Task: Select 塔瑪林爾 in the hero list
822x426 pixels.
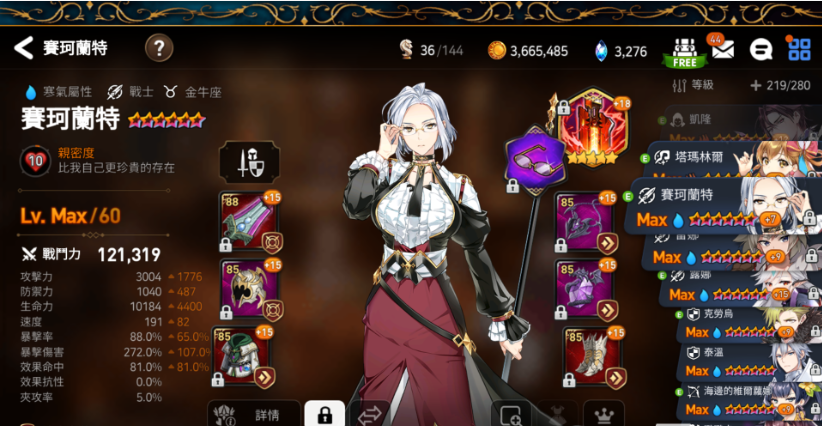Action: 730,158
